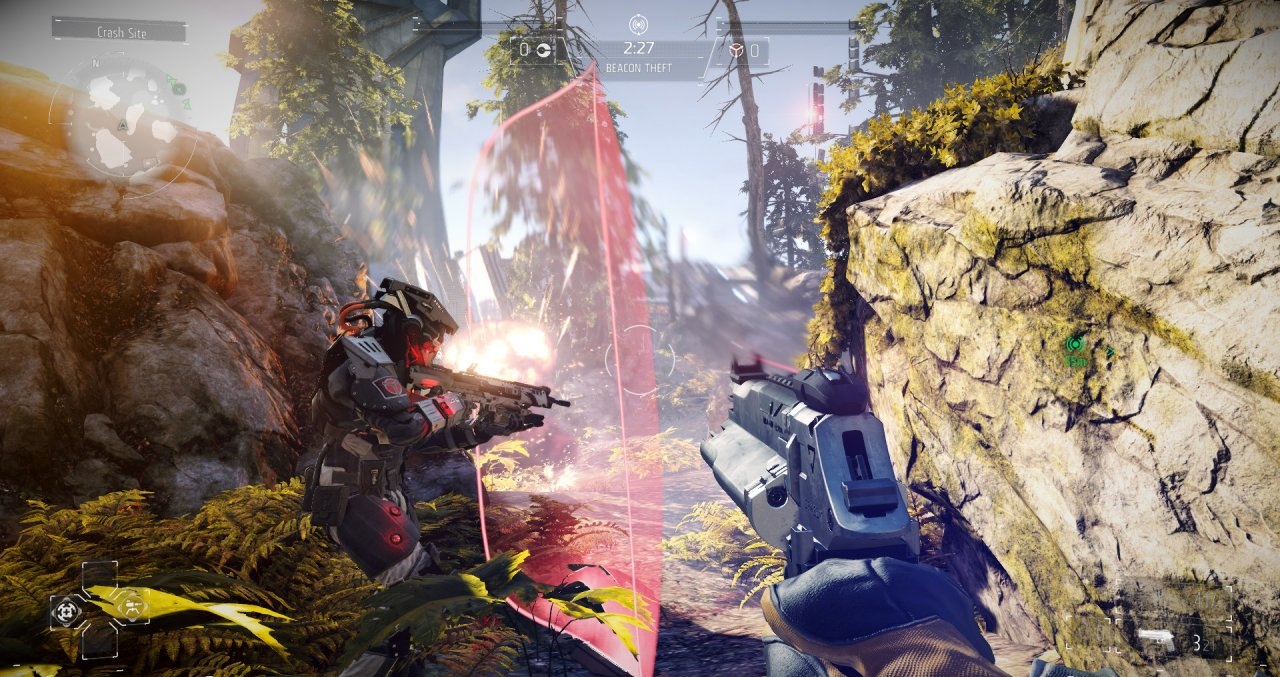This screenshot has height=677, width=1280.
Task: Click the green beacon objective waypoint marker
Action: pyautogui.click(x=1076, y=345)
